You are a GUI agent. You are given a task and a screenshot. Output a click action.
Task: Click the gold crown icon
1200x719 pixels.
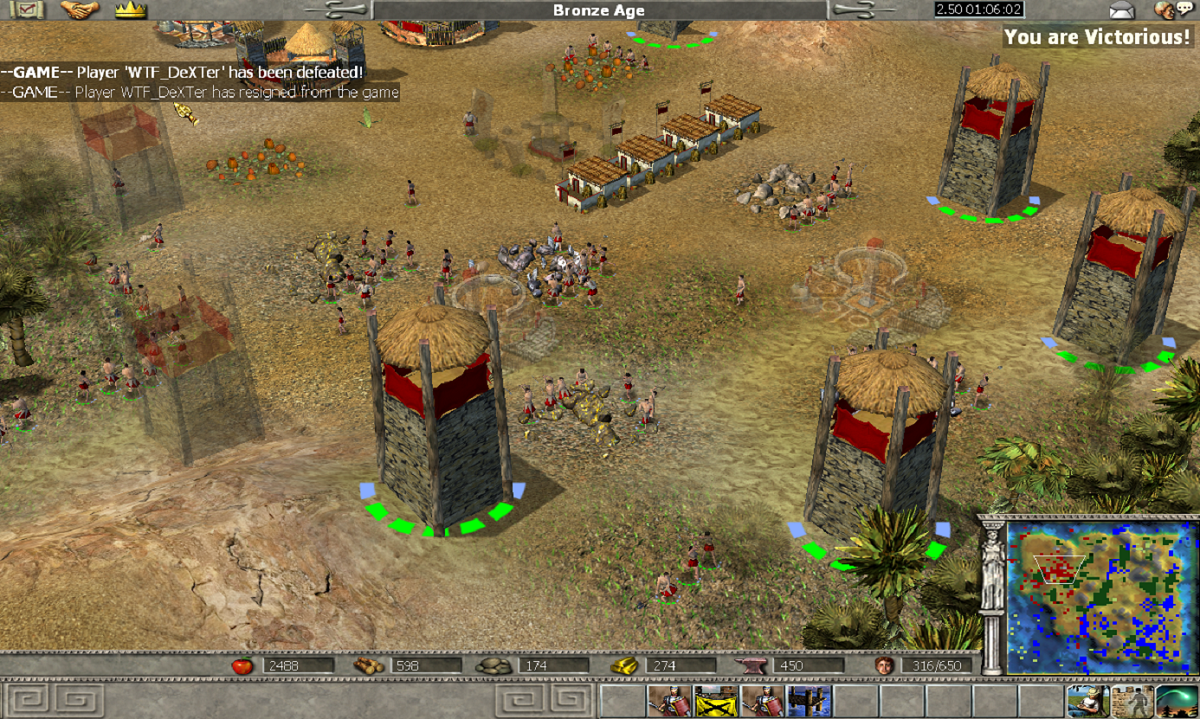pos(130,10)
